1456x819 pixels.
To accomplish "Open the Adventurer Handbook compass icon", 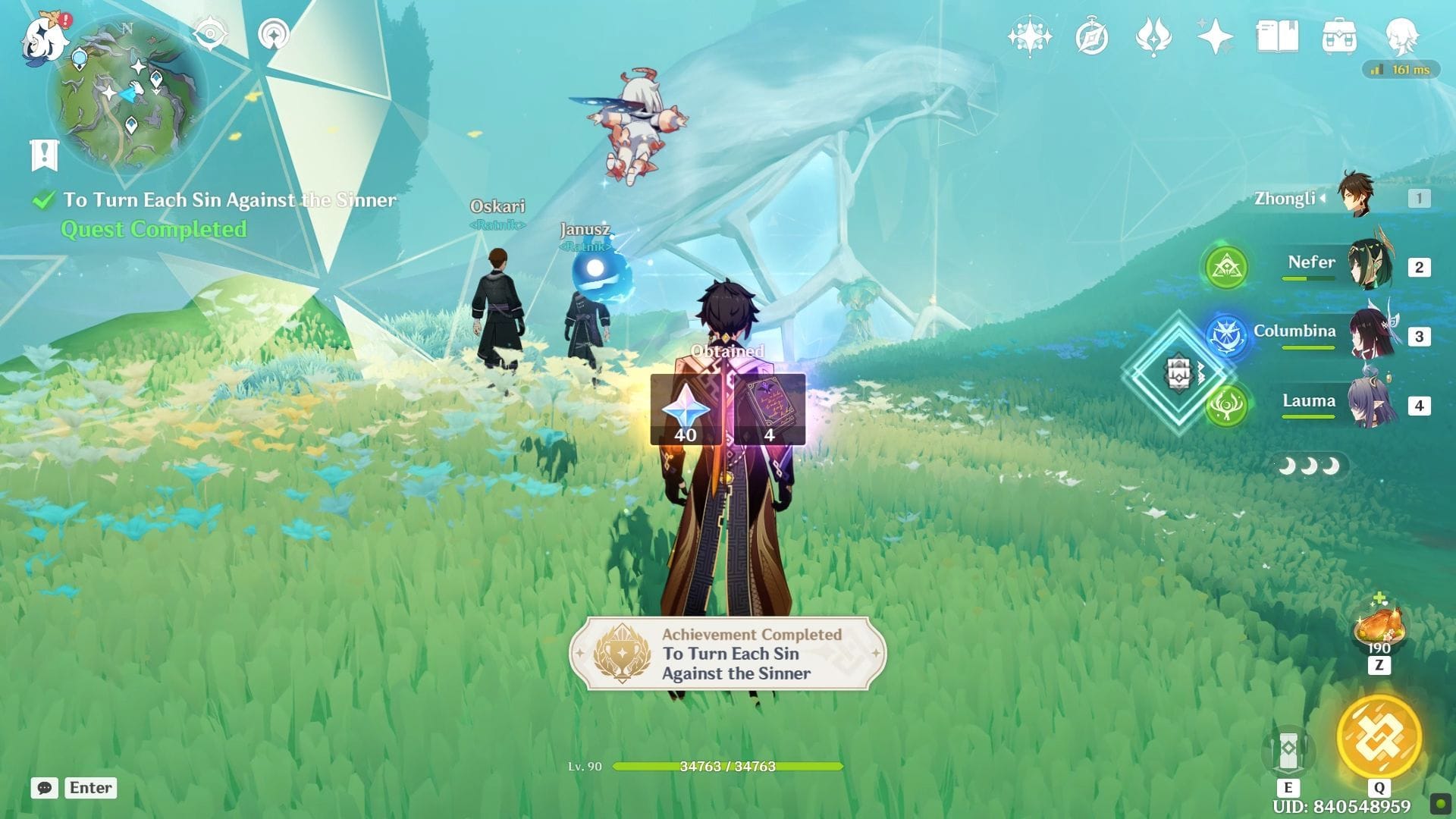I will coord(1092,36).
